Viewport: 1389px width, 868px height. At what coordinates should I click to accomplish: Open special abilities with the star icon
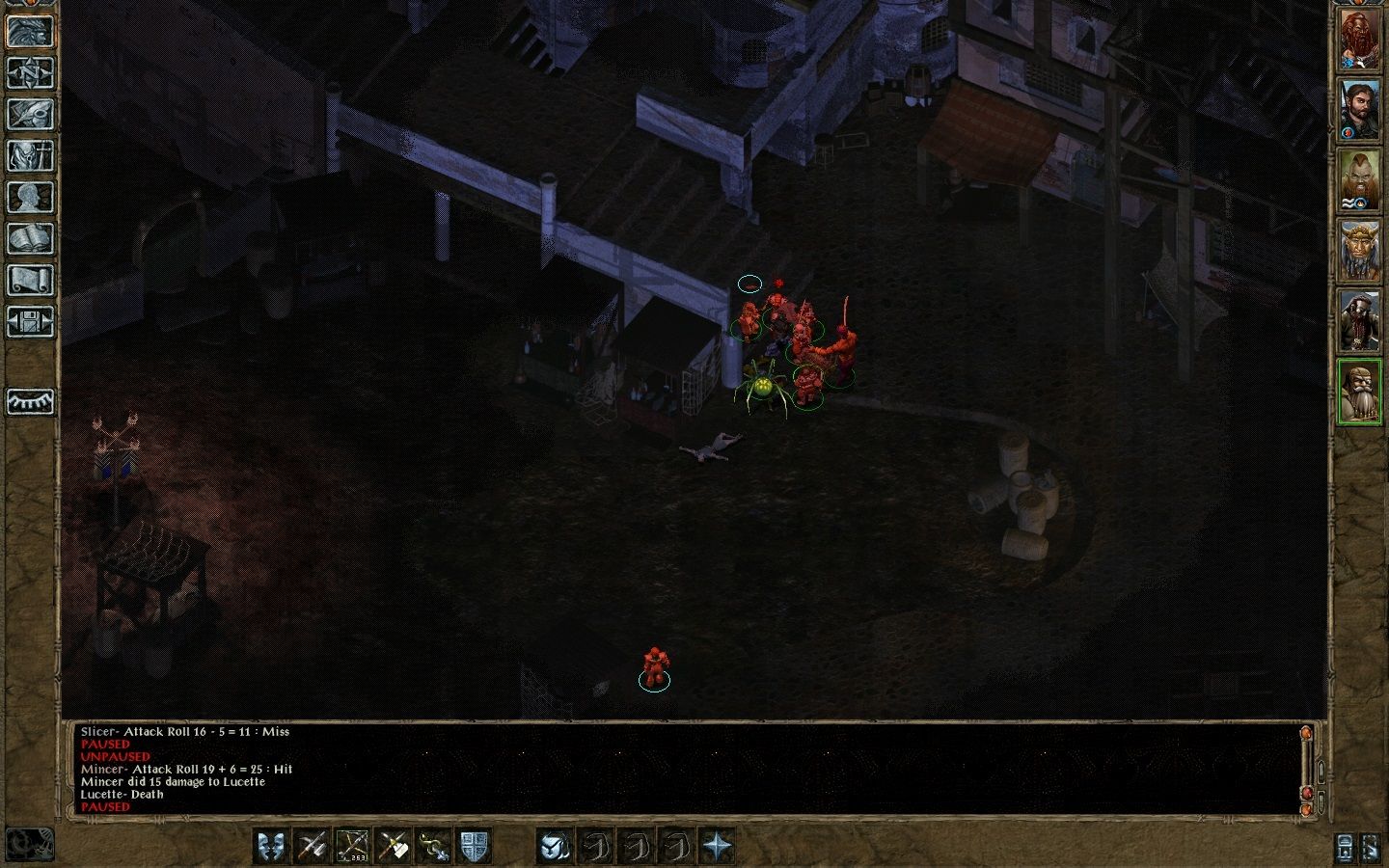point(718,847)
